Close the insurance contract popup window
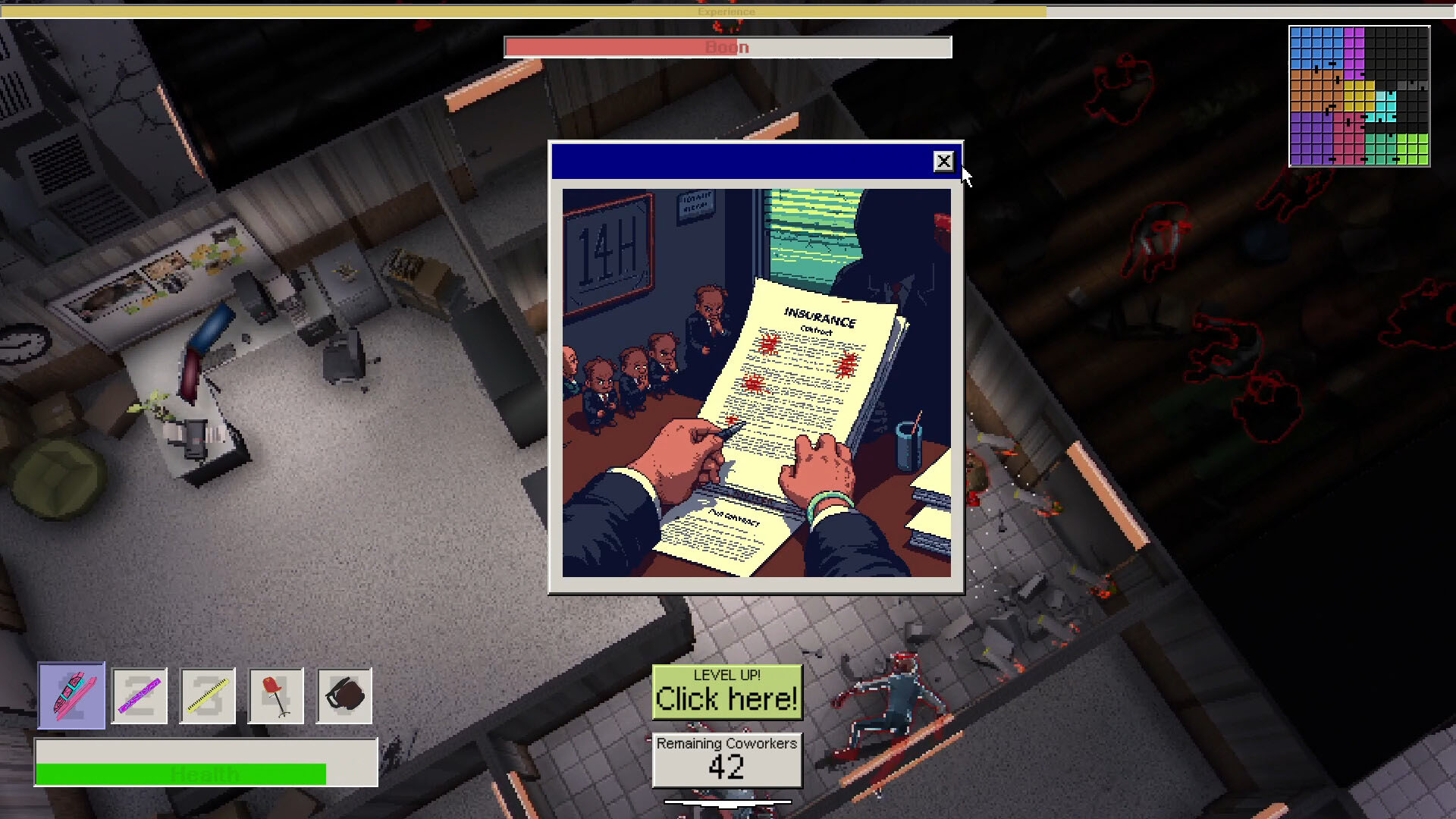Screen dimensions: 1456x819 tap(943, 162)
